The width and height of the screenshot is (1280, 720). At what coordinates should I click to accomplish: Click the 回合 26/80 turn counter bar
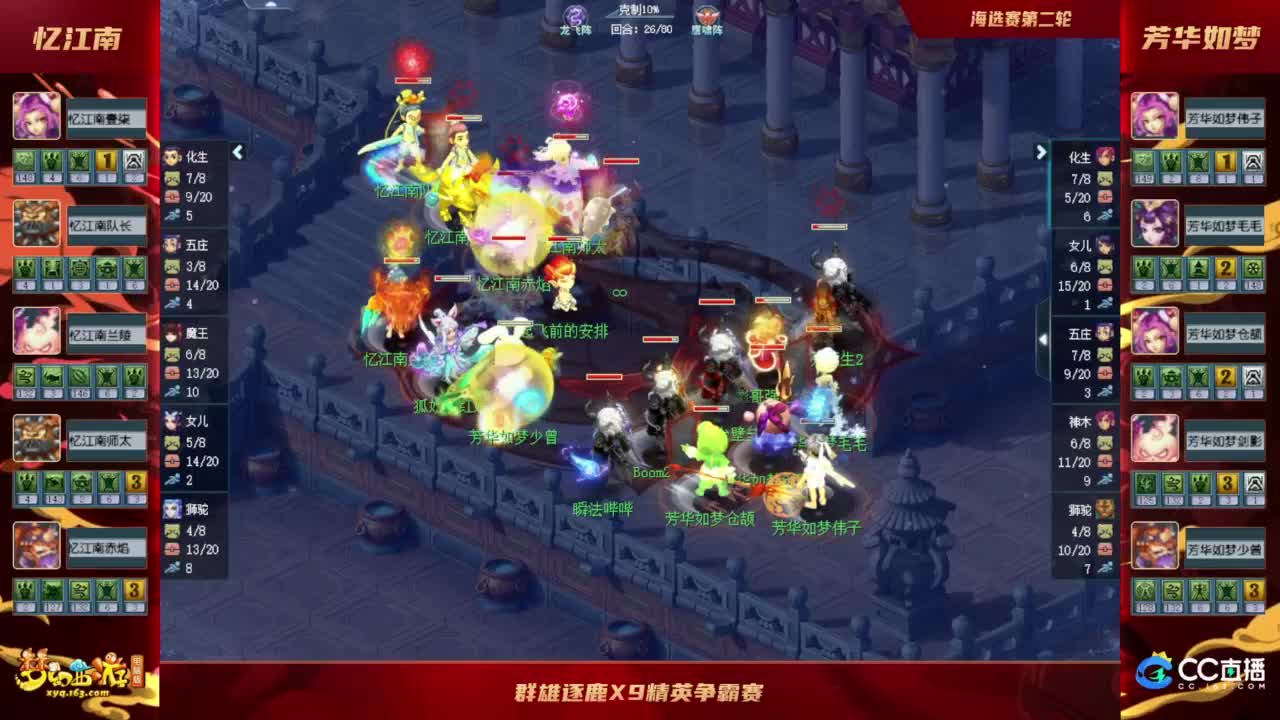(639, 29)
